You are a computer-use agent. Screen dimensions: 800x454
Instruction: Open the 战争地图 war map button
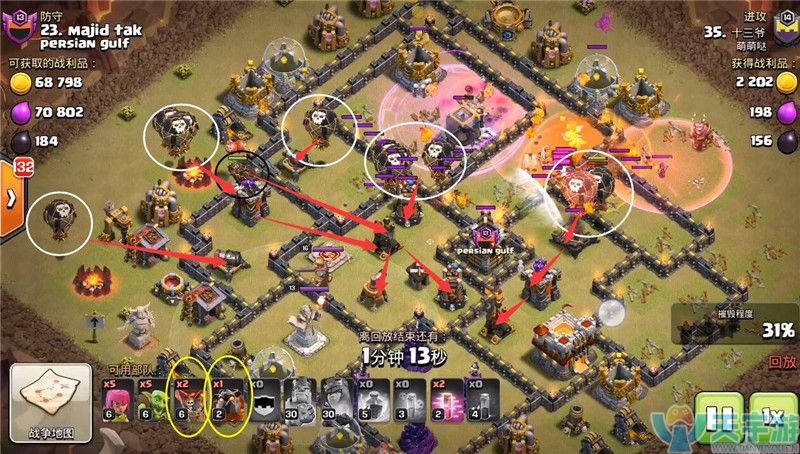tap(53, 405)
